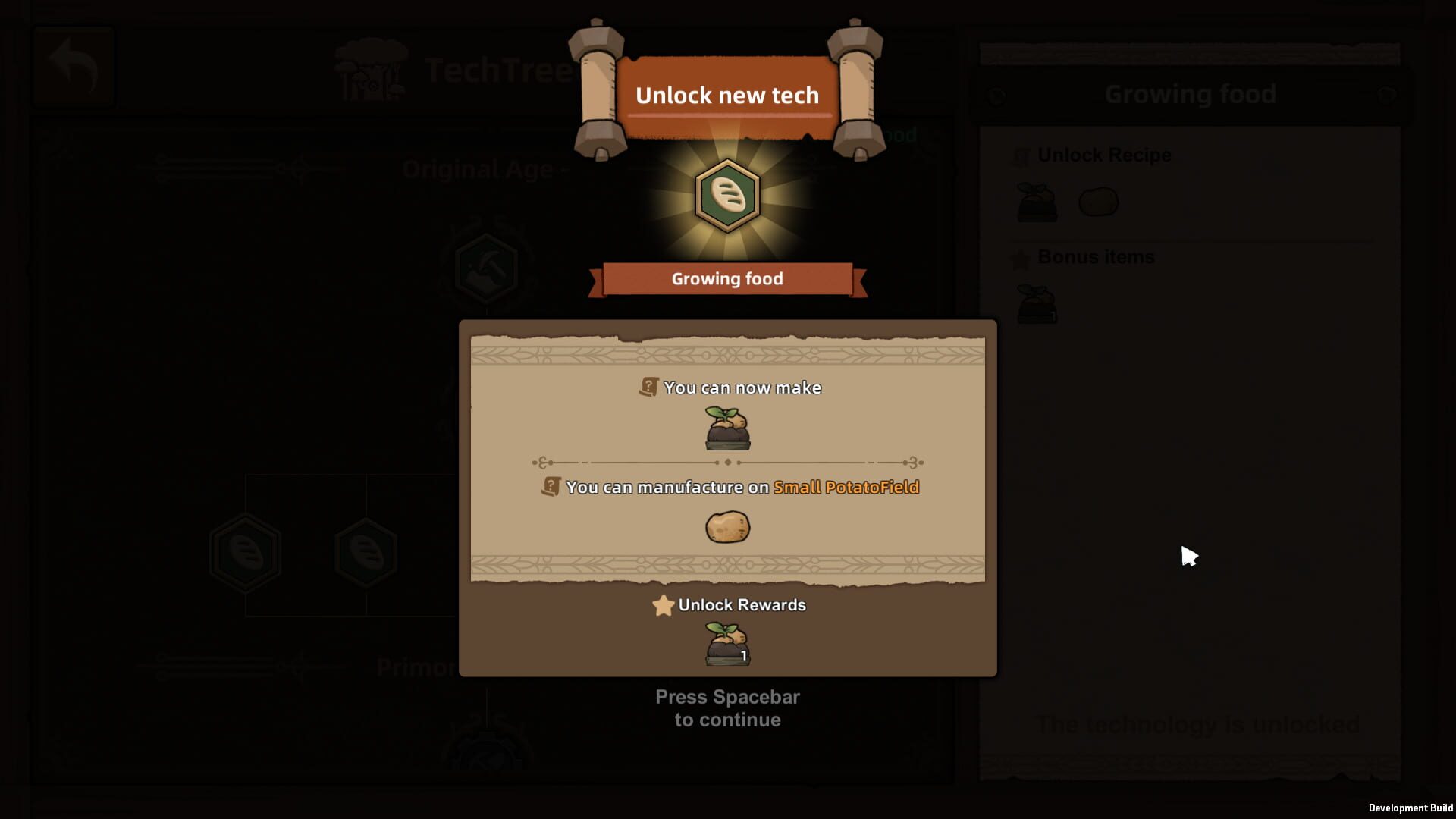Image resolution: width=1456 pixels, height=819 pixels.
Task: Click the back arrow to exit TechTree
Action: 73,67
